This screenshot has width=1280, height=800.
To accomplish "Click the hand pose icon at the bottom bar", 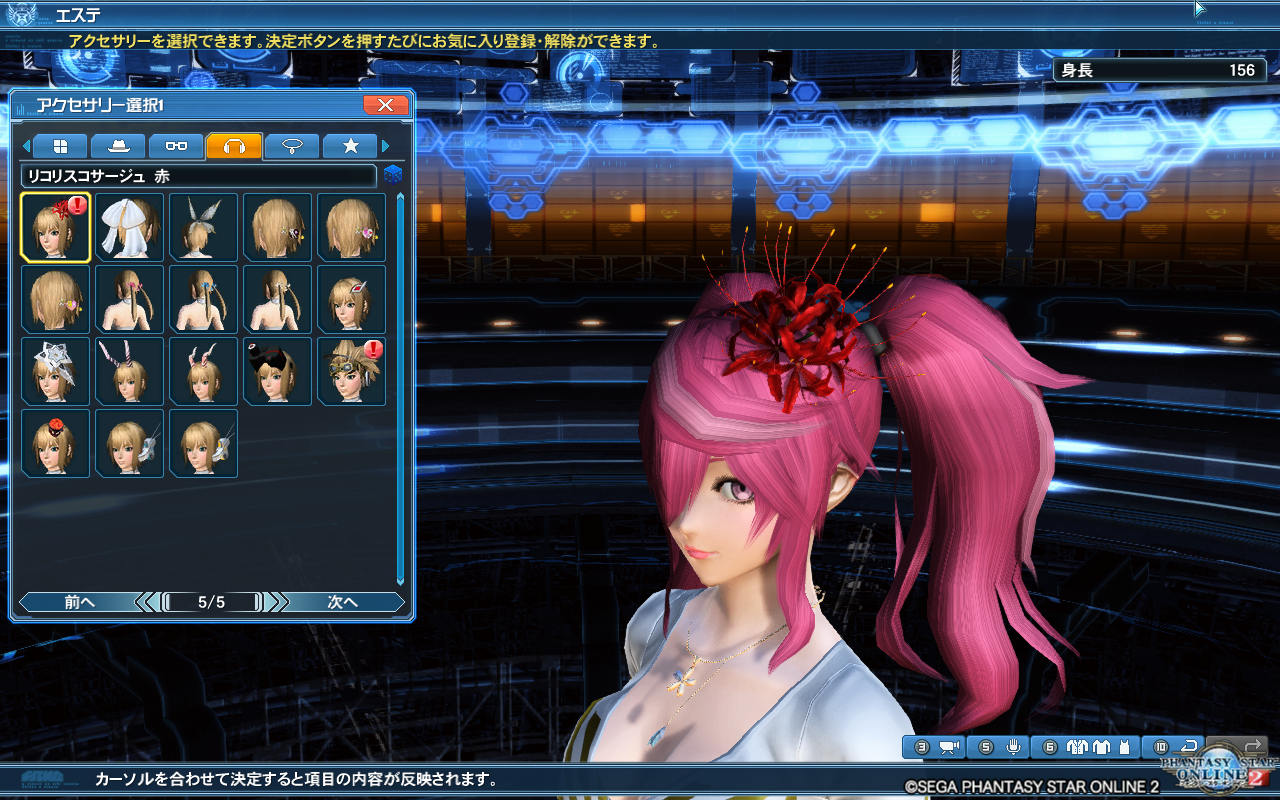I will (x=1012, y=747).
